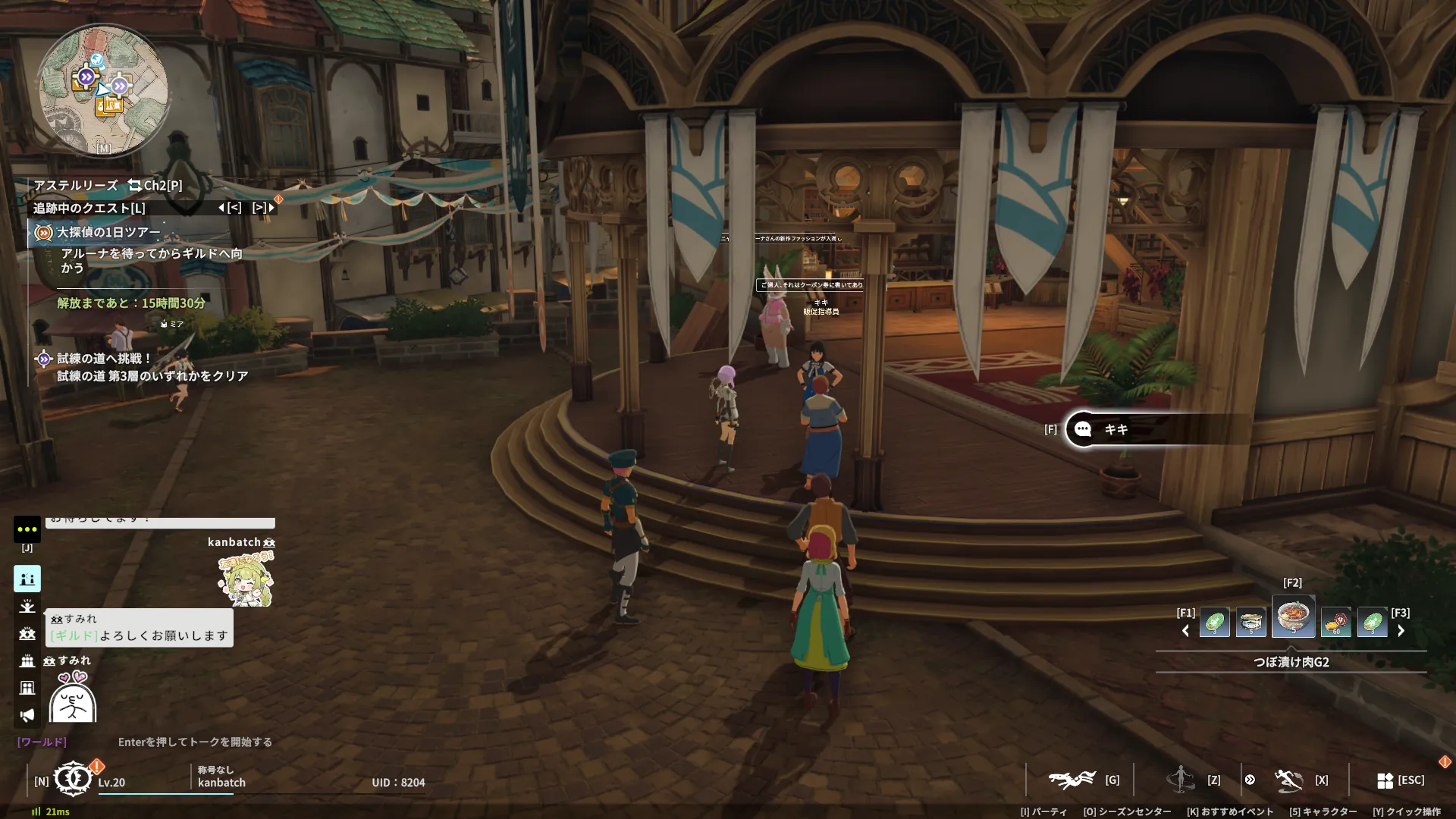Cycle quick items with the right arrow

tap(1401, 631)
